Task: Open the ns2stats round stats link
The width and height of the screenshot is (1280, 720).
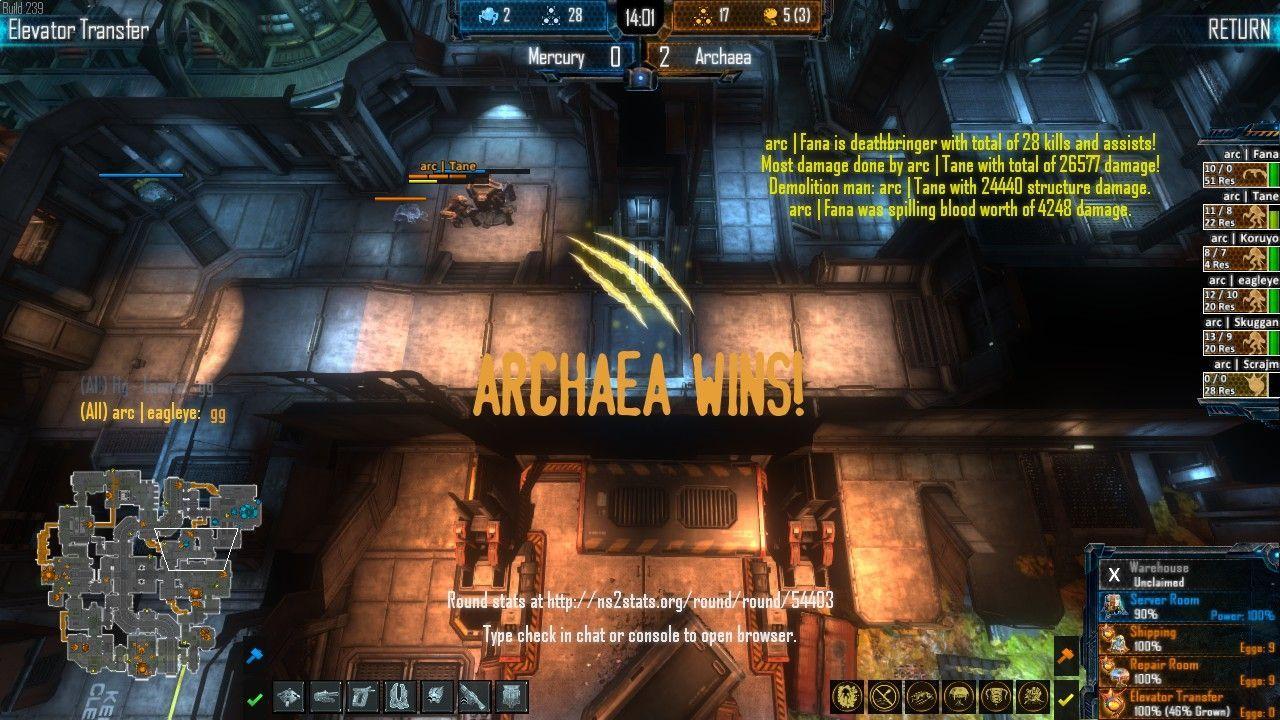Action: [x=640, y=601]
